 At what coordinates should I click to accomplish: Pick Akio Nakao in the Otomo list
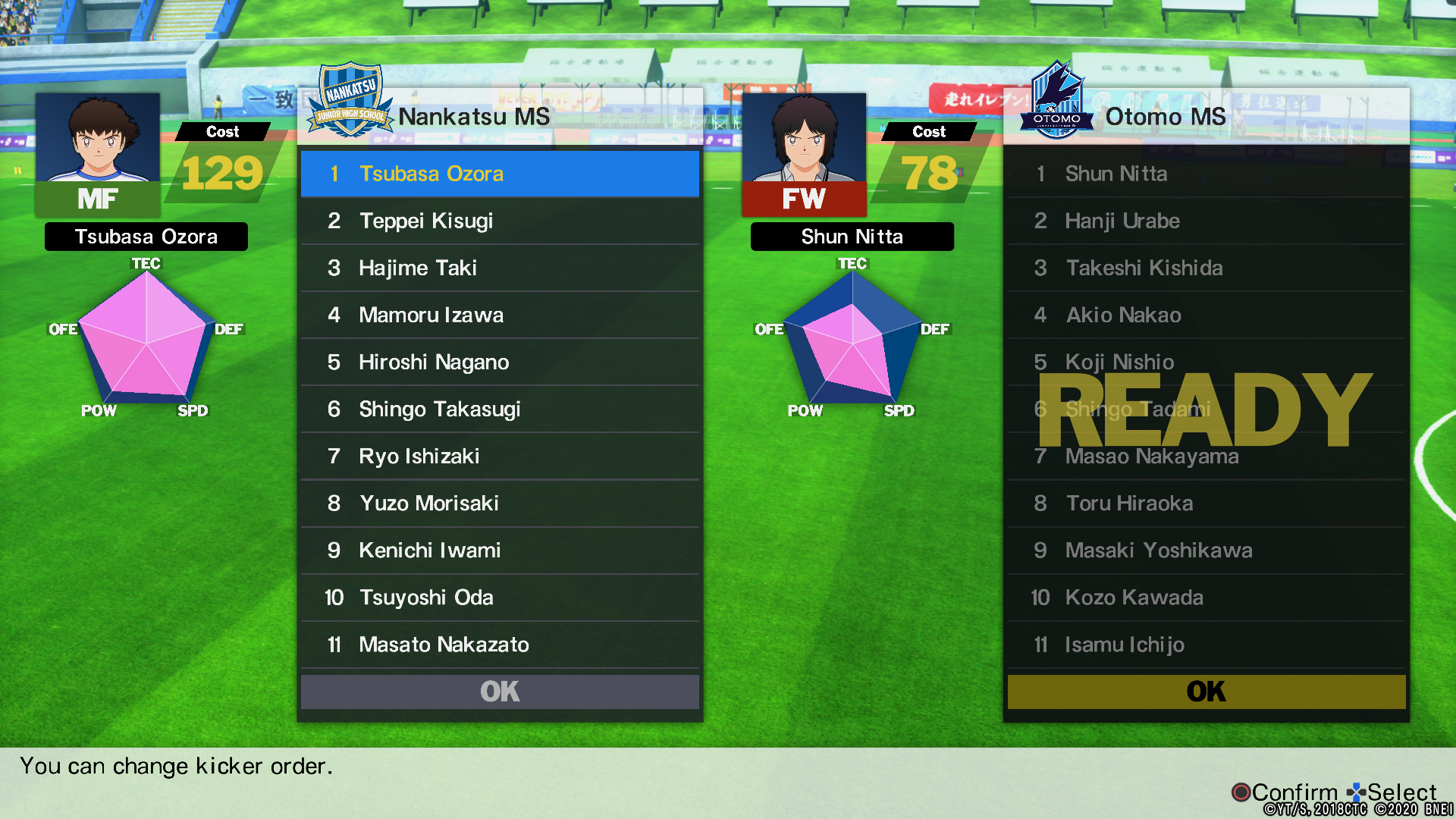point(1206,315)
